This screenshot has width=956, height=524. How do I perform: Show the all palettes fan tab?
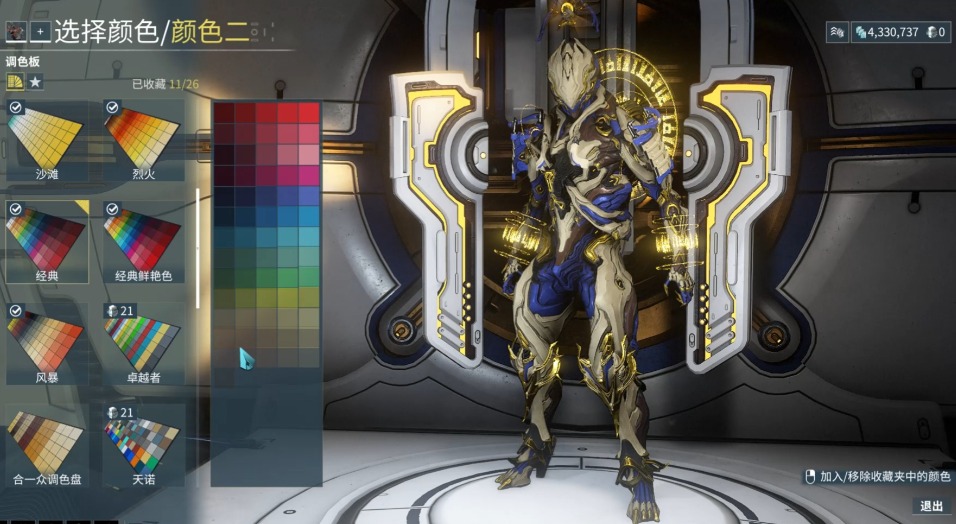[x=15, y=82]
